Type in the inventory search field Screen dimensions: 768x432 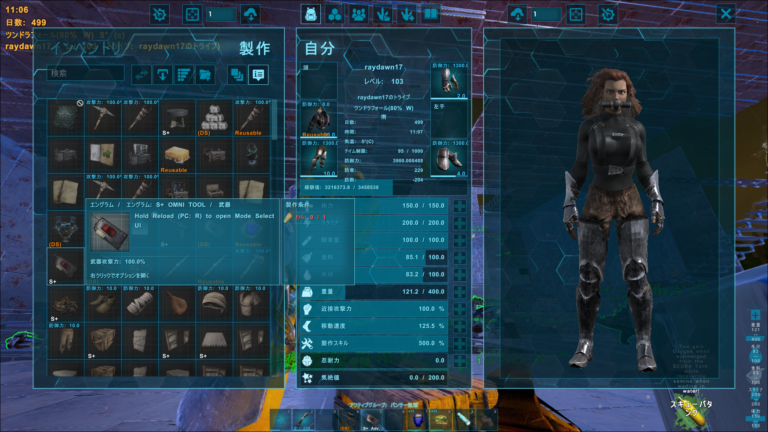(x=87, y=73)
